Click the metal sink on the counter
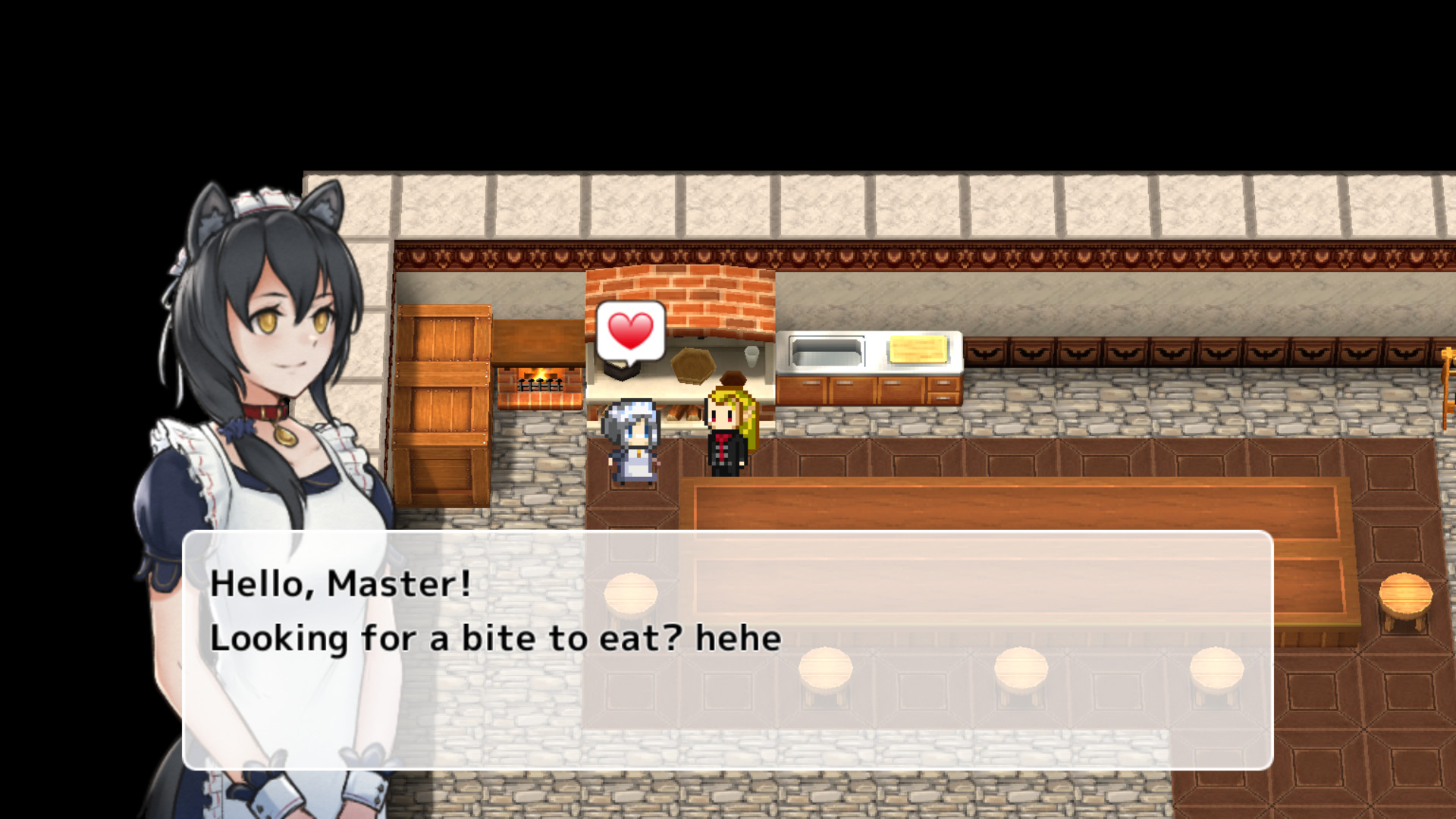The height and width of the screenshot is (819, 1456). 827,349
